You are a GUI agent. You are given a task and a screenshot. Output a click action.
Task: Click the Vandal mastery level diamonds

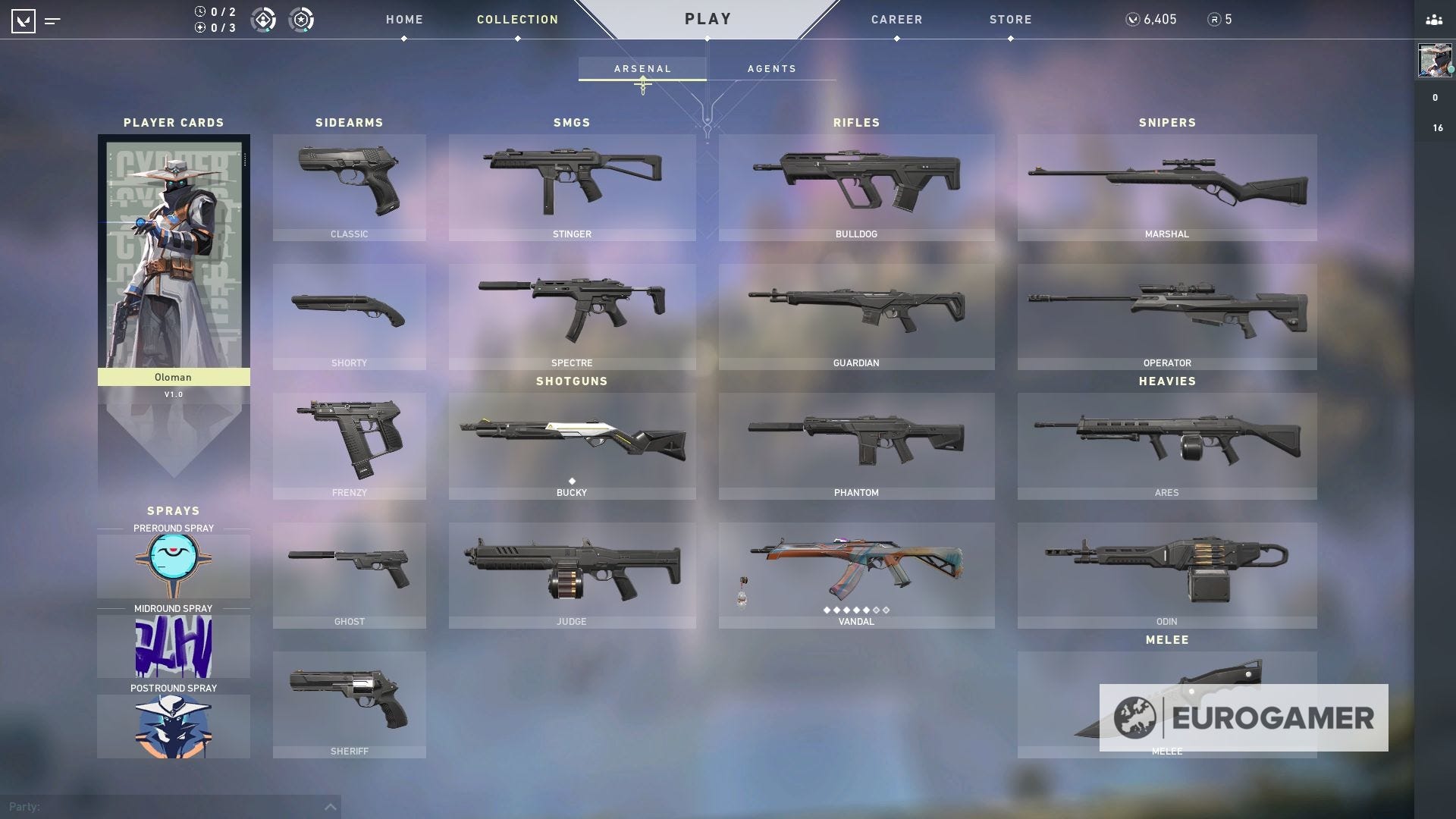tap(856, 609)
